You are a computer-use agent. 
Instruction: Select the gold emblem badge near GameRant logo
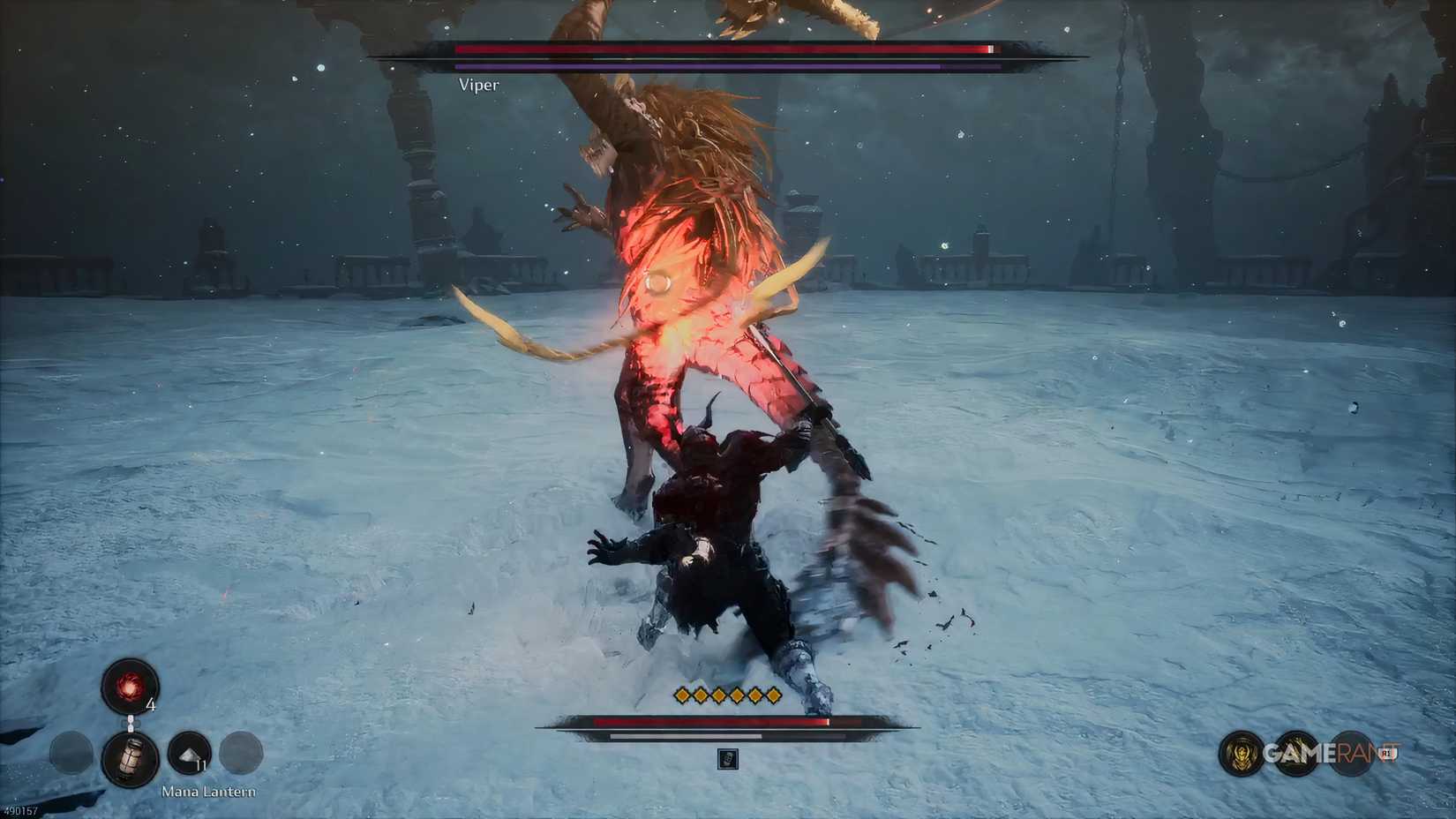[x=1240, y=753]
